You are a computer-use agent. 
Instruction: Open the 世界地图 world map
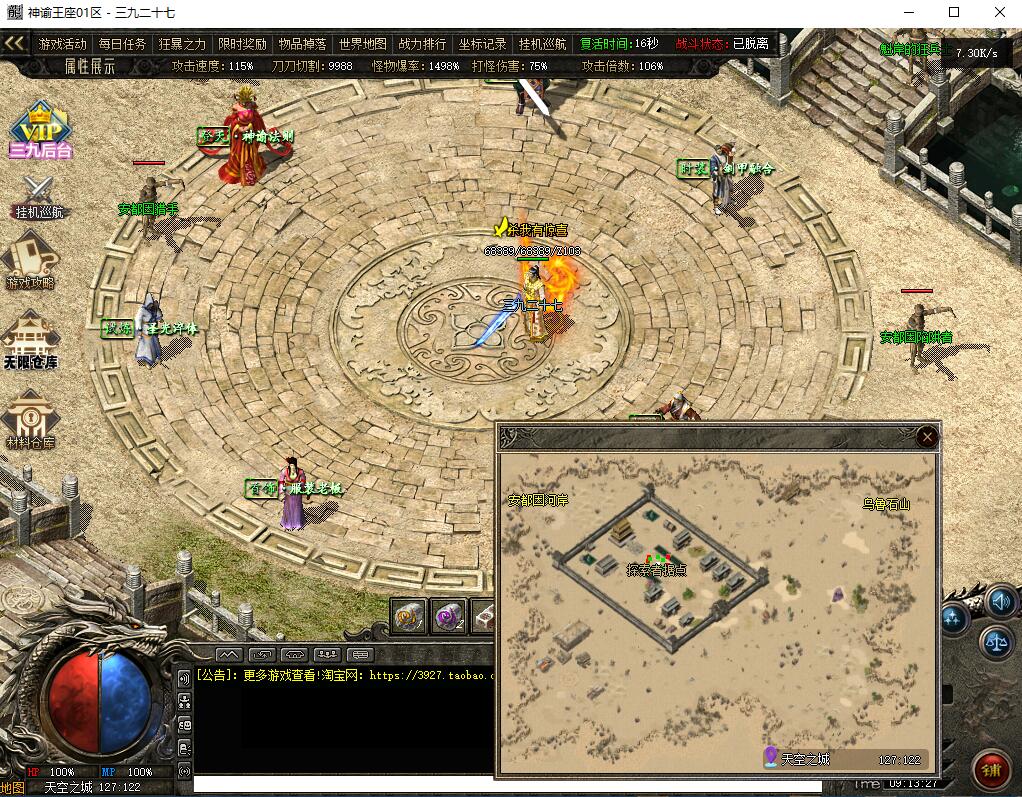(x=362, y=44)
